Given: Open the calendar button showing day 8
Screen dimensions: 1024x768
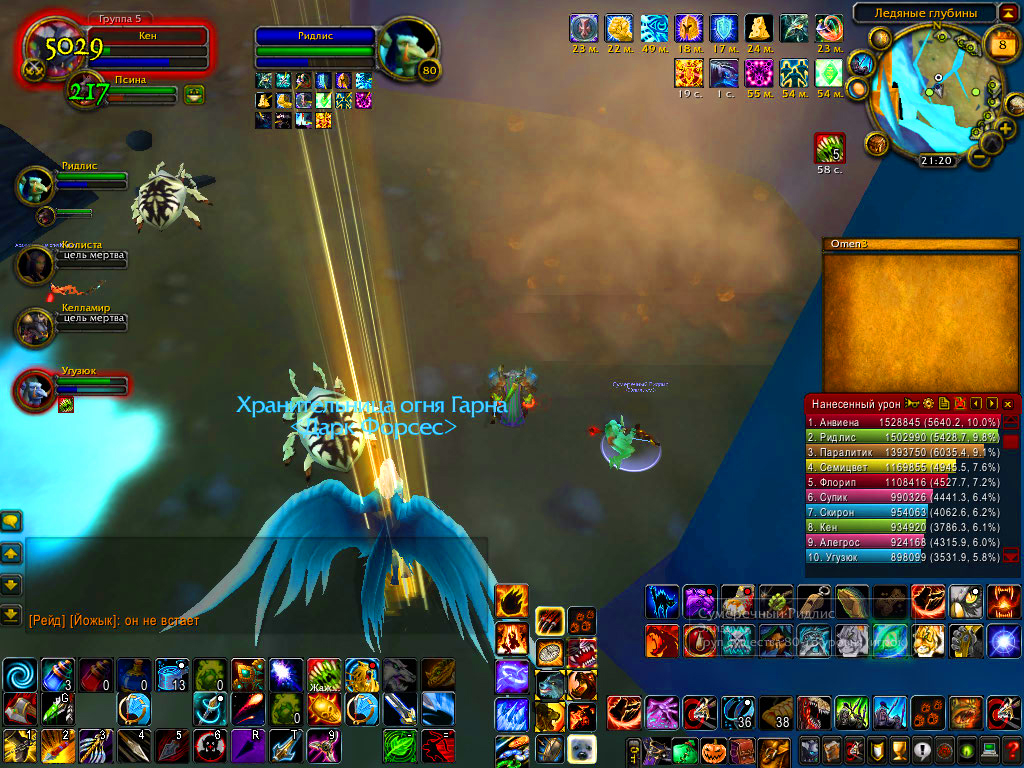Looking at the screenshot, I should tap(1001, 45).
